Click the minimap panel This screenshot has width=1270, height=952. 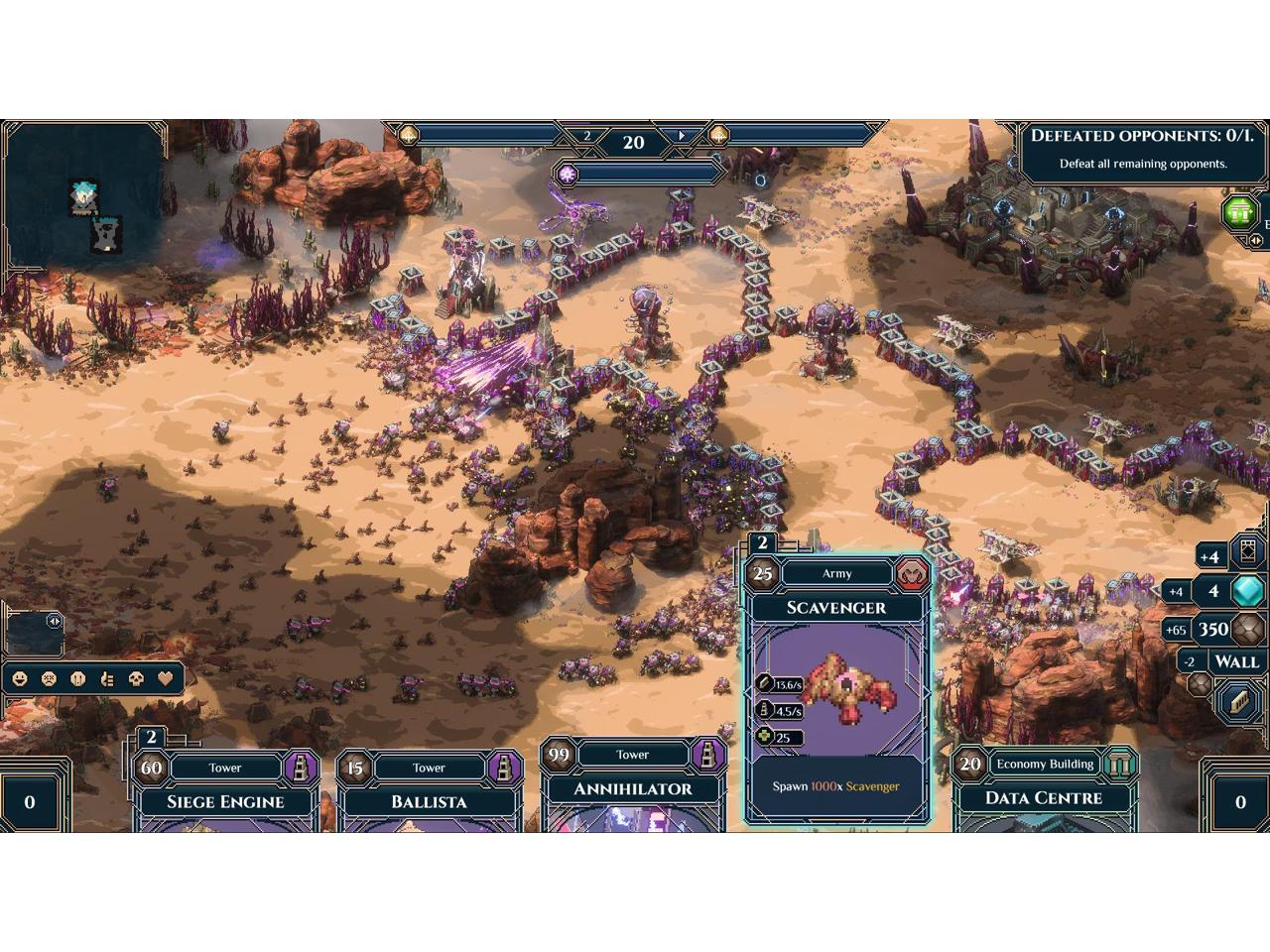pos(83,193)
